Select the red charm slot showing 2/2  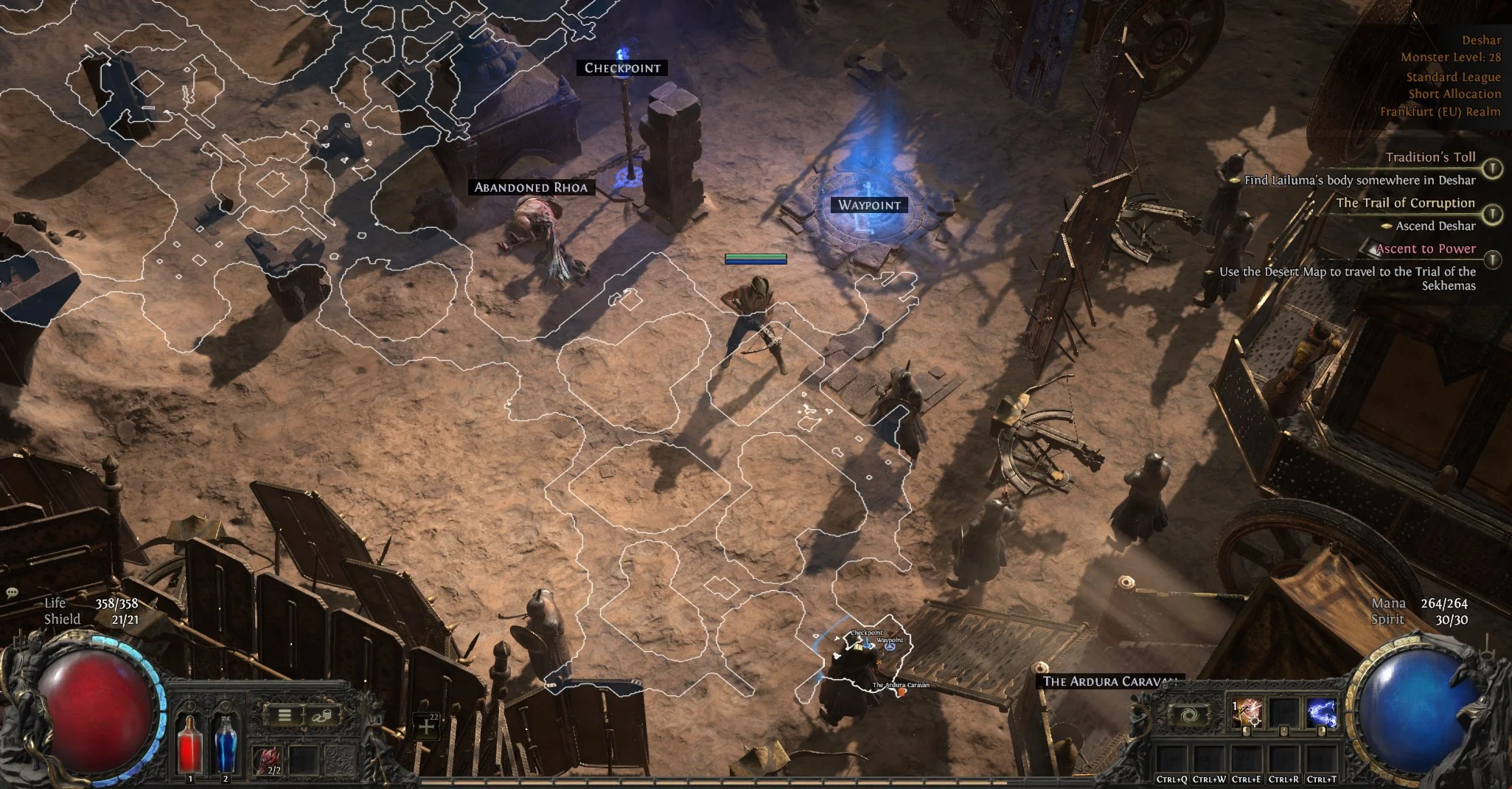click(x=268, y=761)
